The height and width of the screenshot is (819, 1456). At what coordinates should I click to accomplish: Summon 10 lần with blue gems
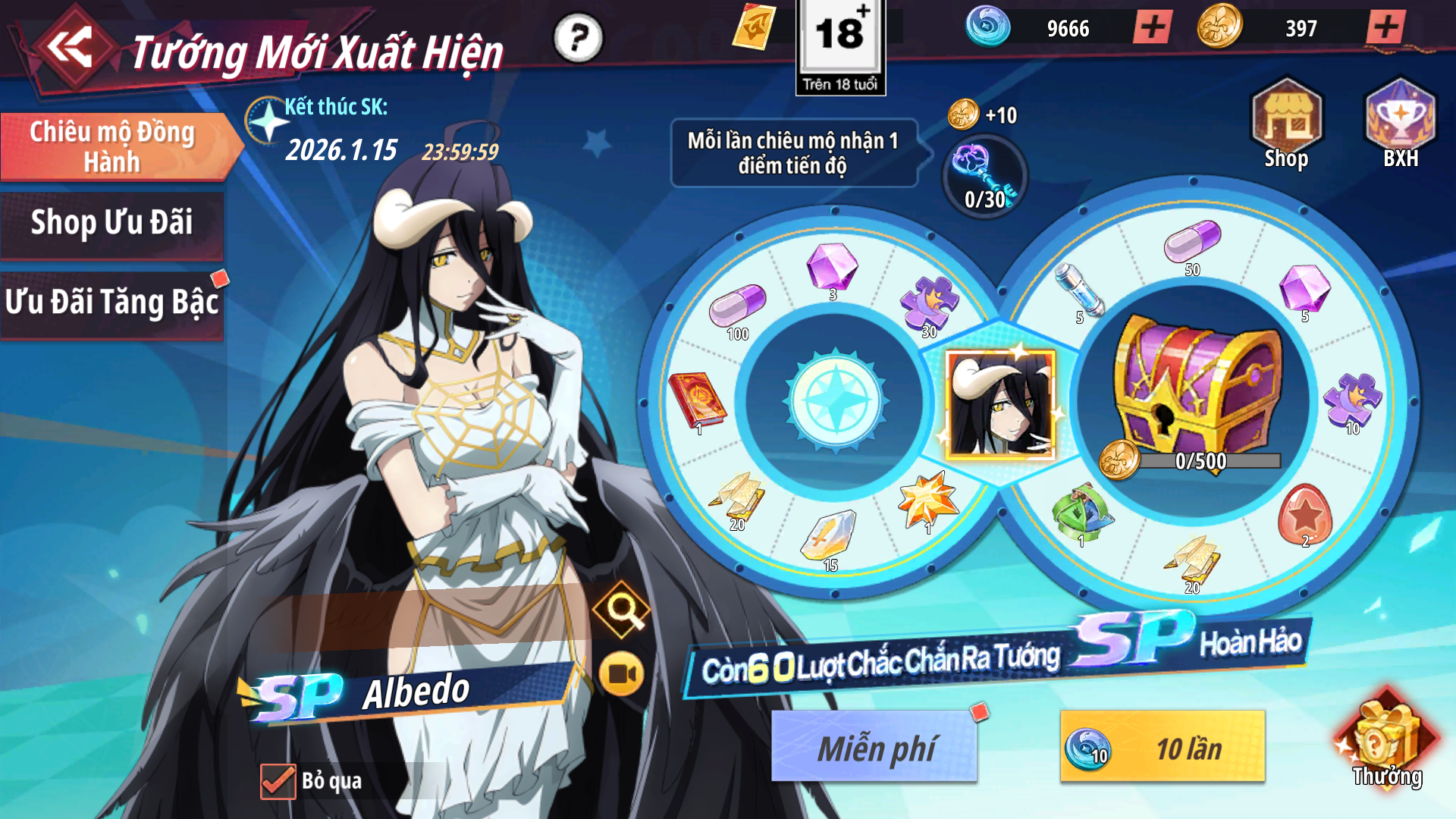click(1163, 747)
